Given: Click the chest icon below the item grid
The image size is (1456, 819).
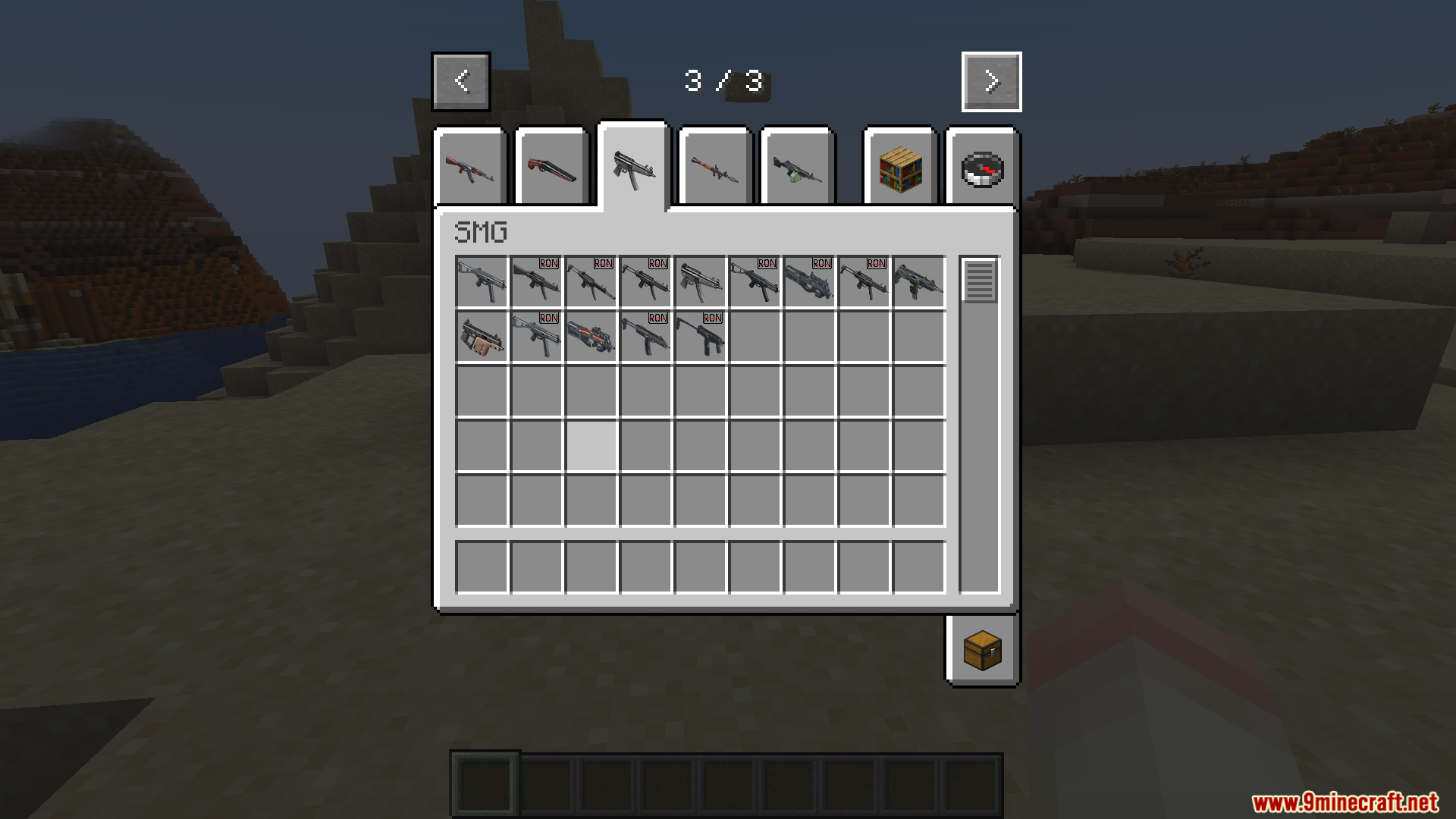Looking at the screenshot, I should coord(982,648).
